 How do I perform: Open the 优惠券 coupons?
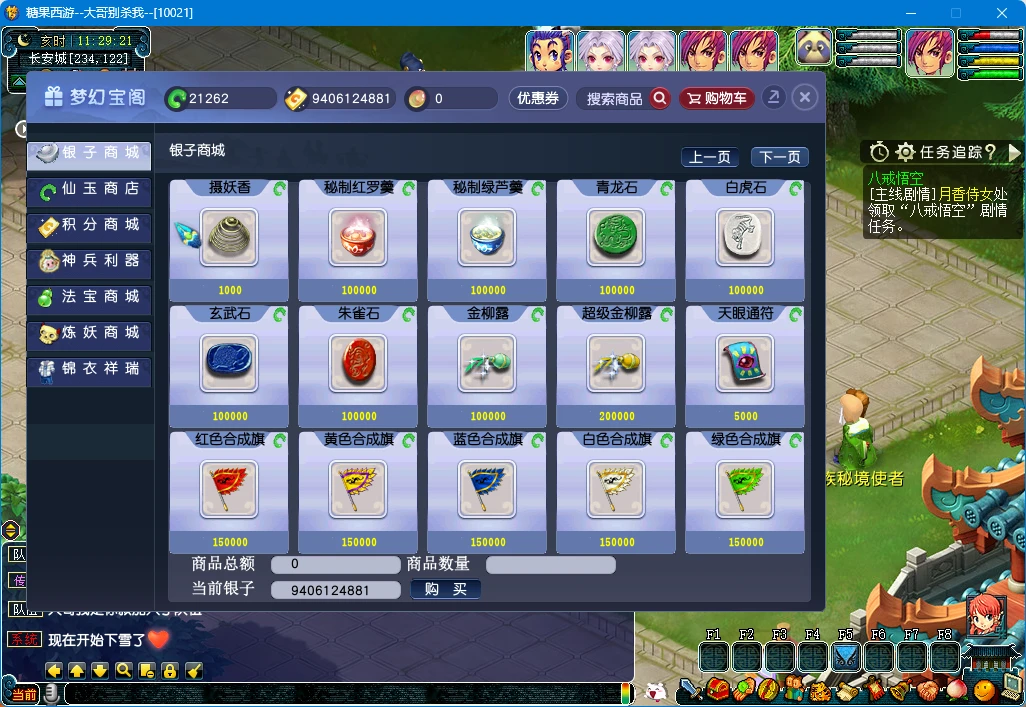(538, 98)
